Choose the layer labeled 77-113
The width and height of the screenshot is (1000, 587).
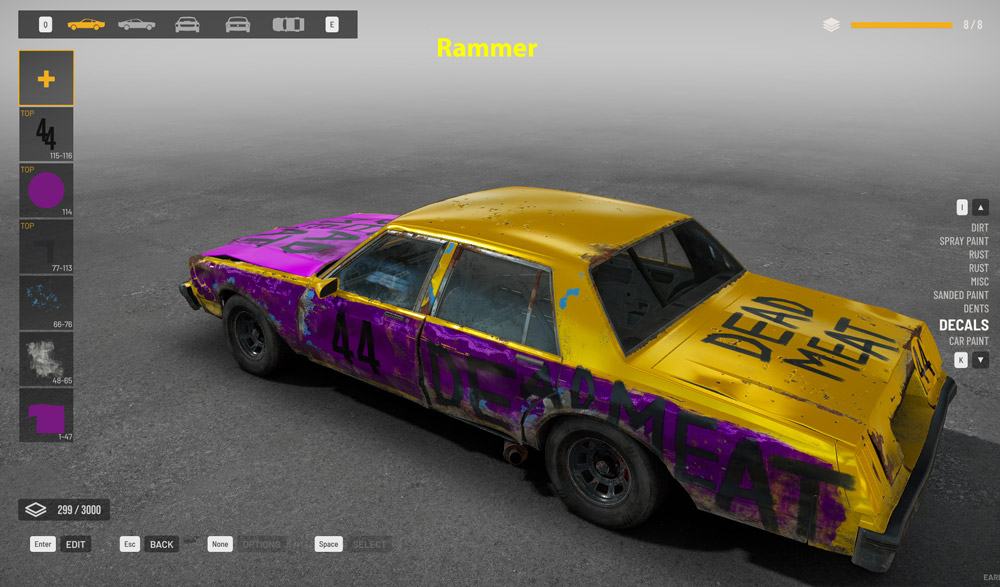coord(46,246)
